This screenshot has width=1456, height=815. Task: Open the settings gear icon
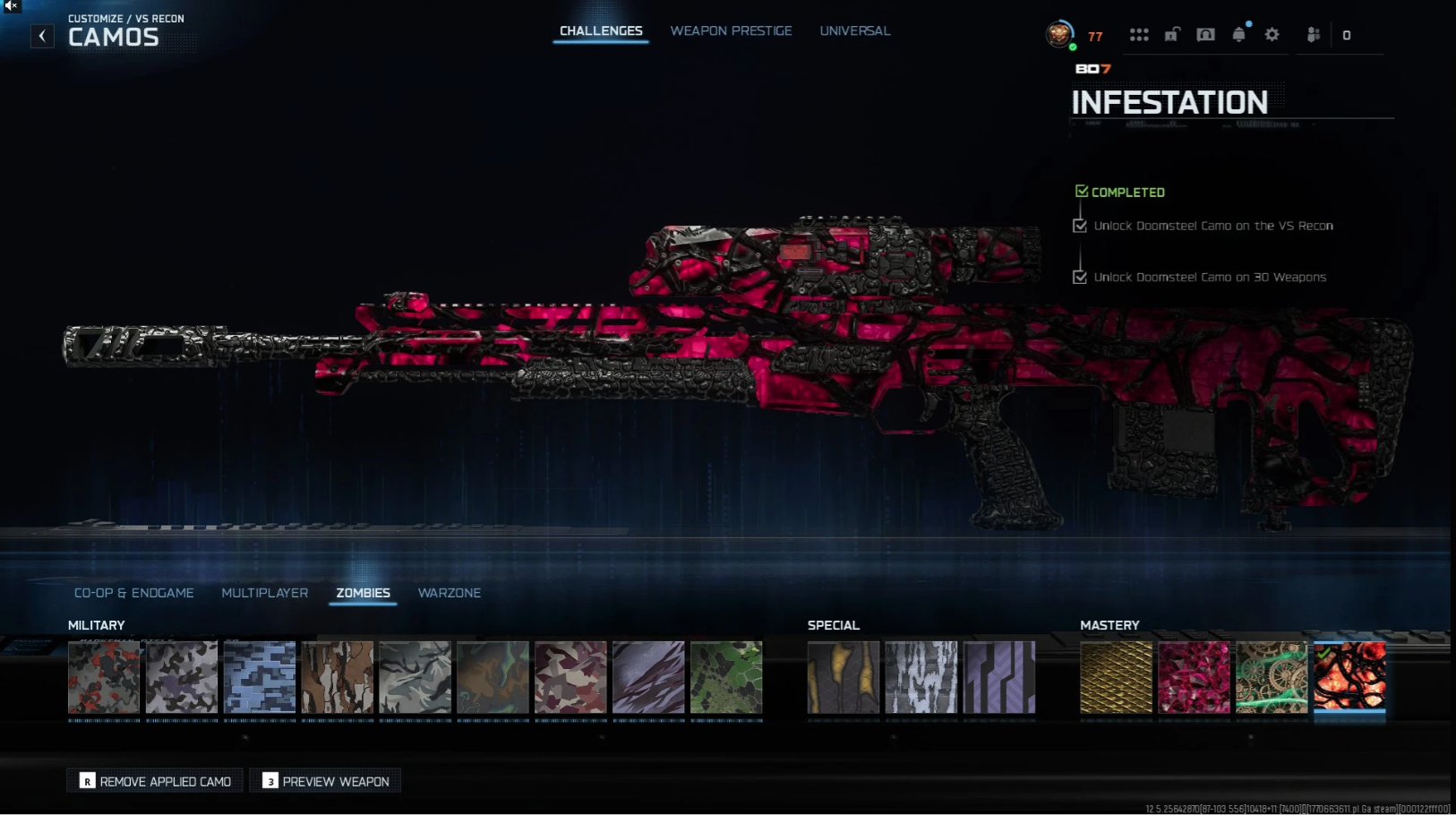[1272, 35]
